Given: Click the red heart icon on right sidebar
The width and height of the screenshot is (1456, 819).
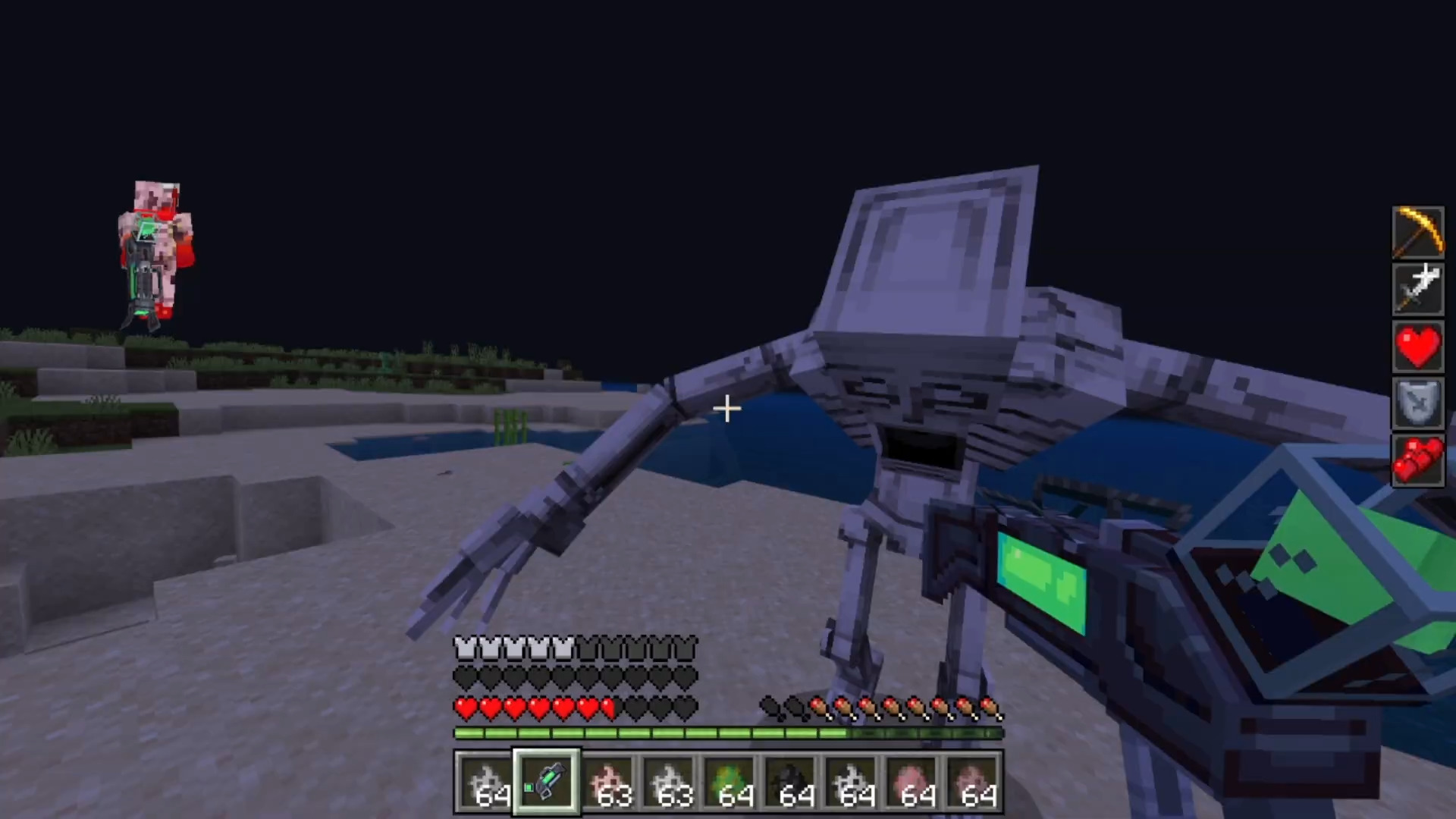Looking at the screenshot, I should (1418, 347).
